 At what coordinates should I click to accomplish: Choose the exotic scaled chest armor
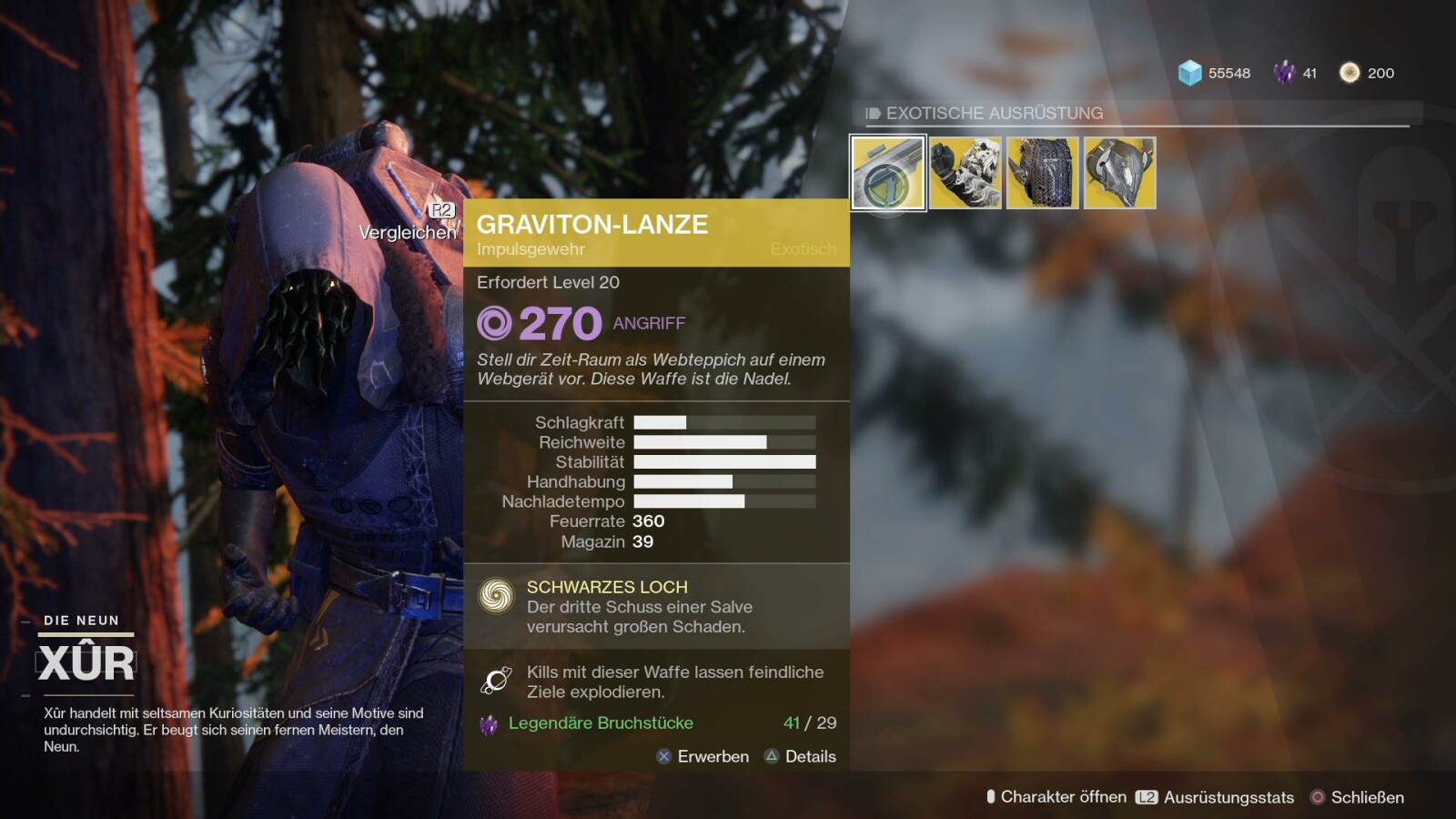pyautogui.click(x=1043, y=173)
